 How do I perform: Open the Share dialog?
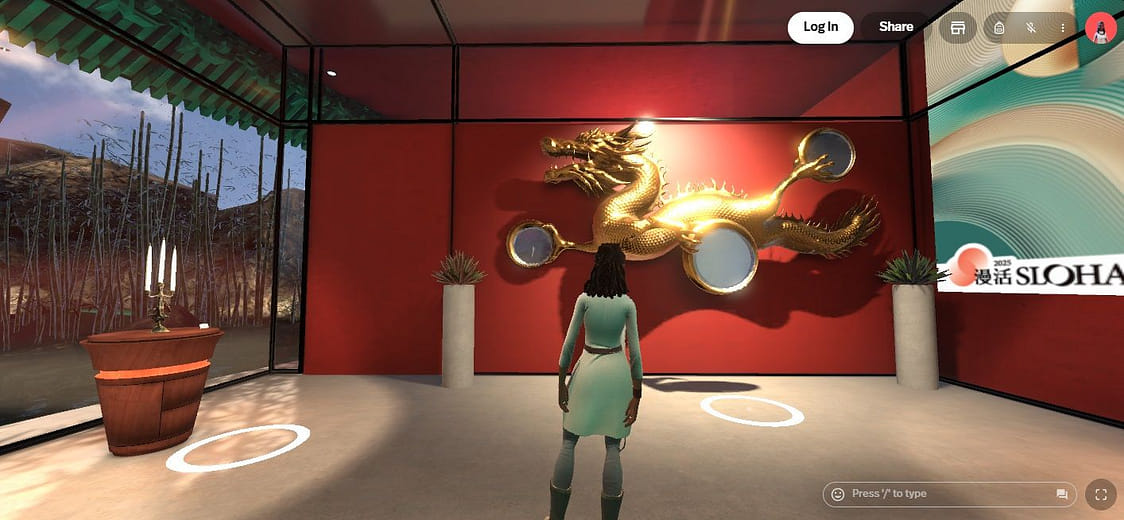pyautogui.click(x=895, y=27)
